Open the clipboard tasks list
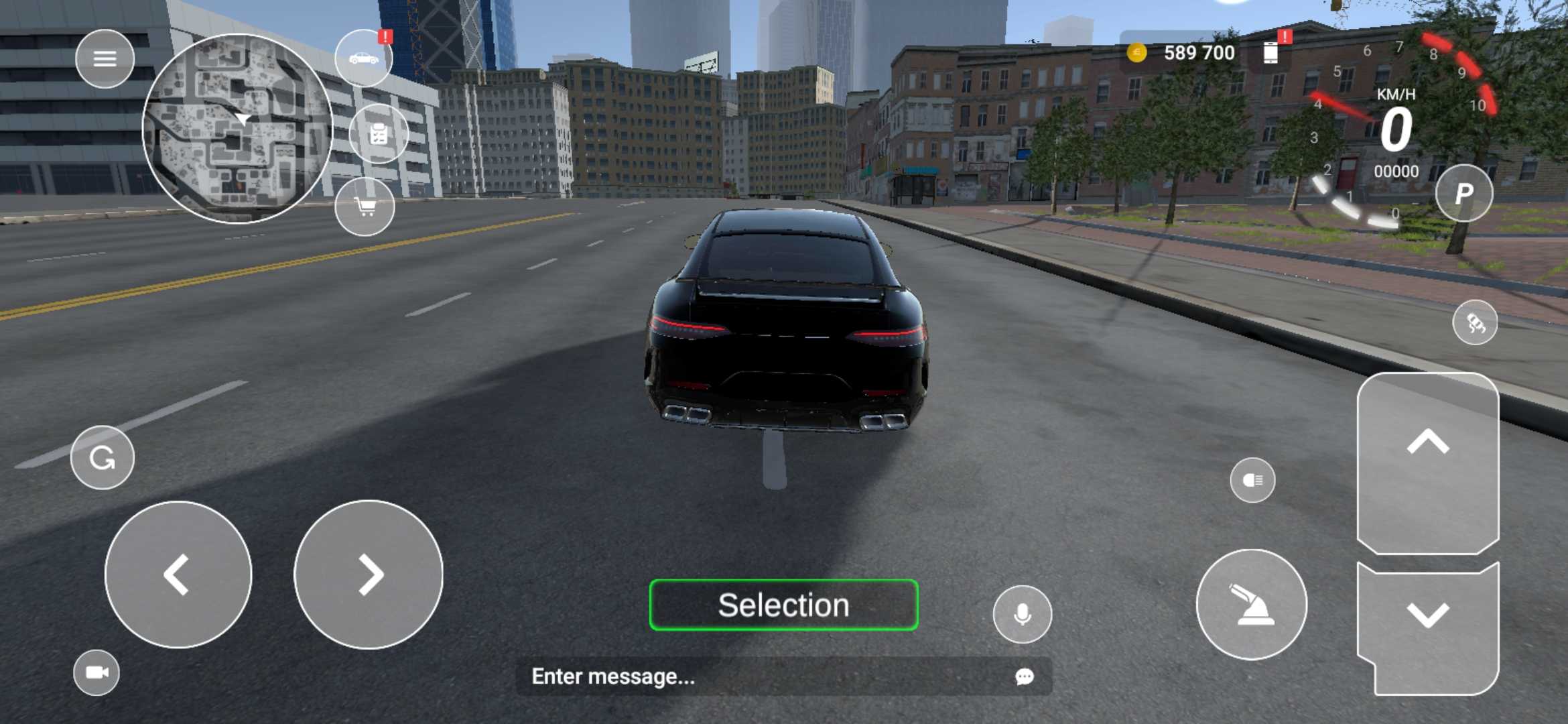Screen dimensions: 1568x724 pyautogui.click(x=379, y=134)
